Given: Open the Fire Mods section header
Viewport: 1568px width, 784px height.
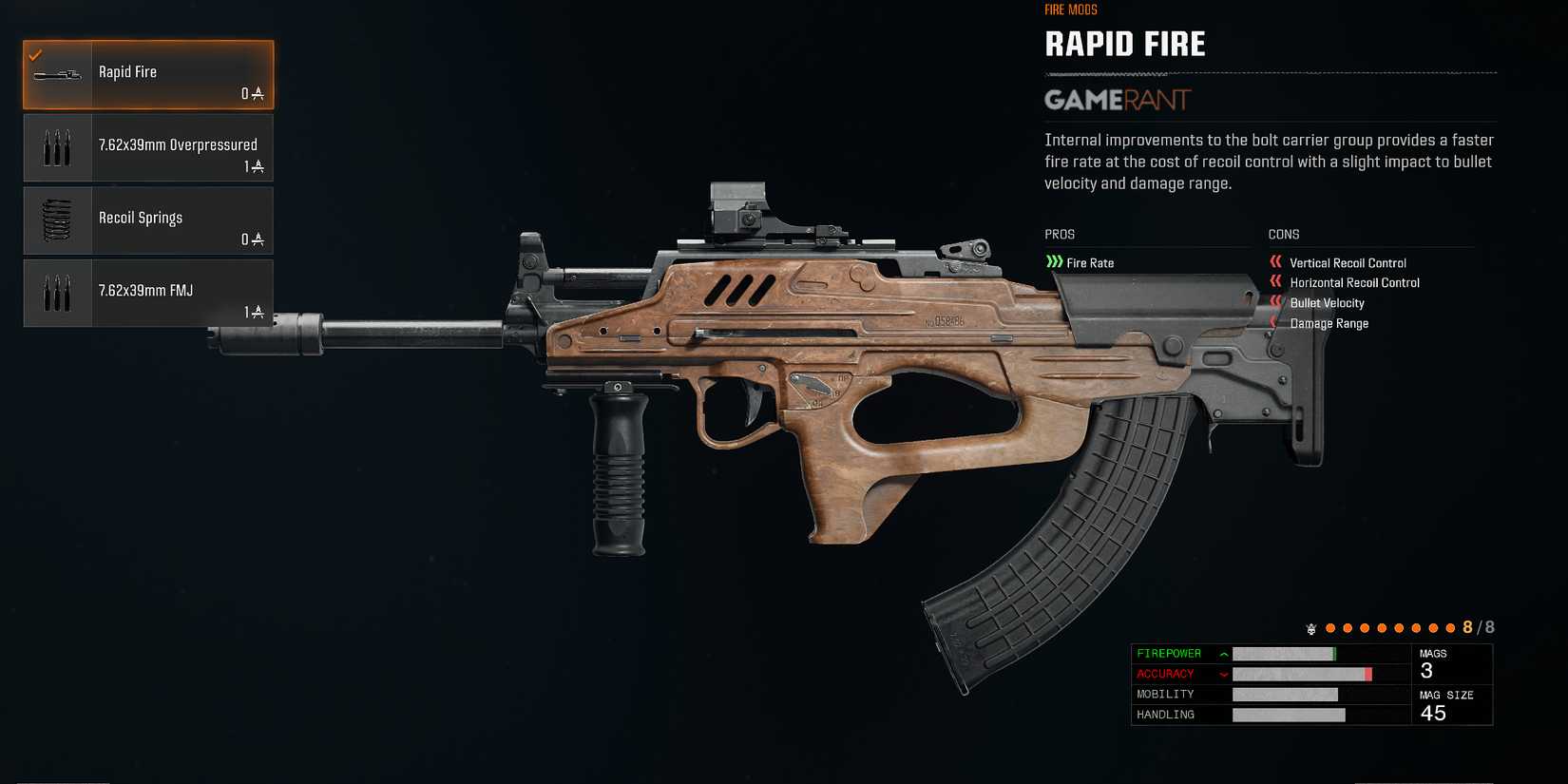Looking at the screenshot, I should click(x=1069, y=10).
